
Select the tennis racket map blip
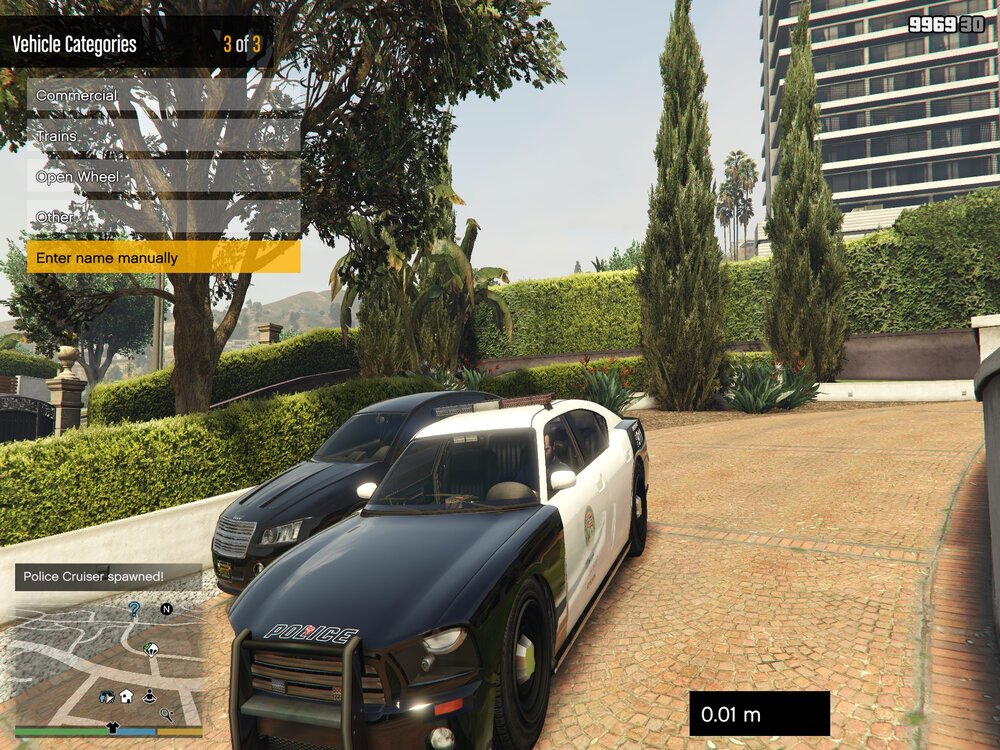pyautogui.click(x=167, y=714)
